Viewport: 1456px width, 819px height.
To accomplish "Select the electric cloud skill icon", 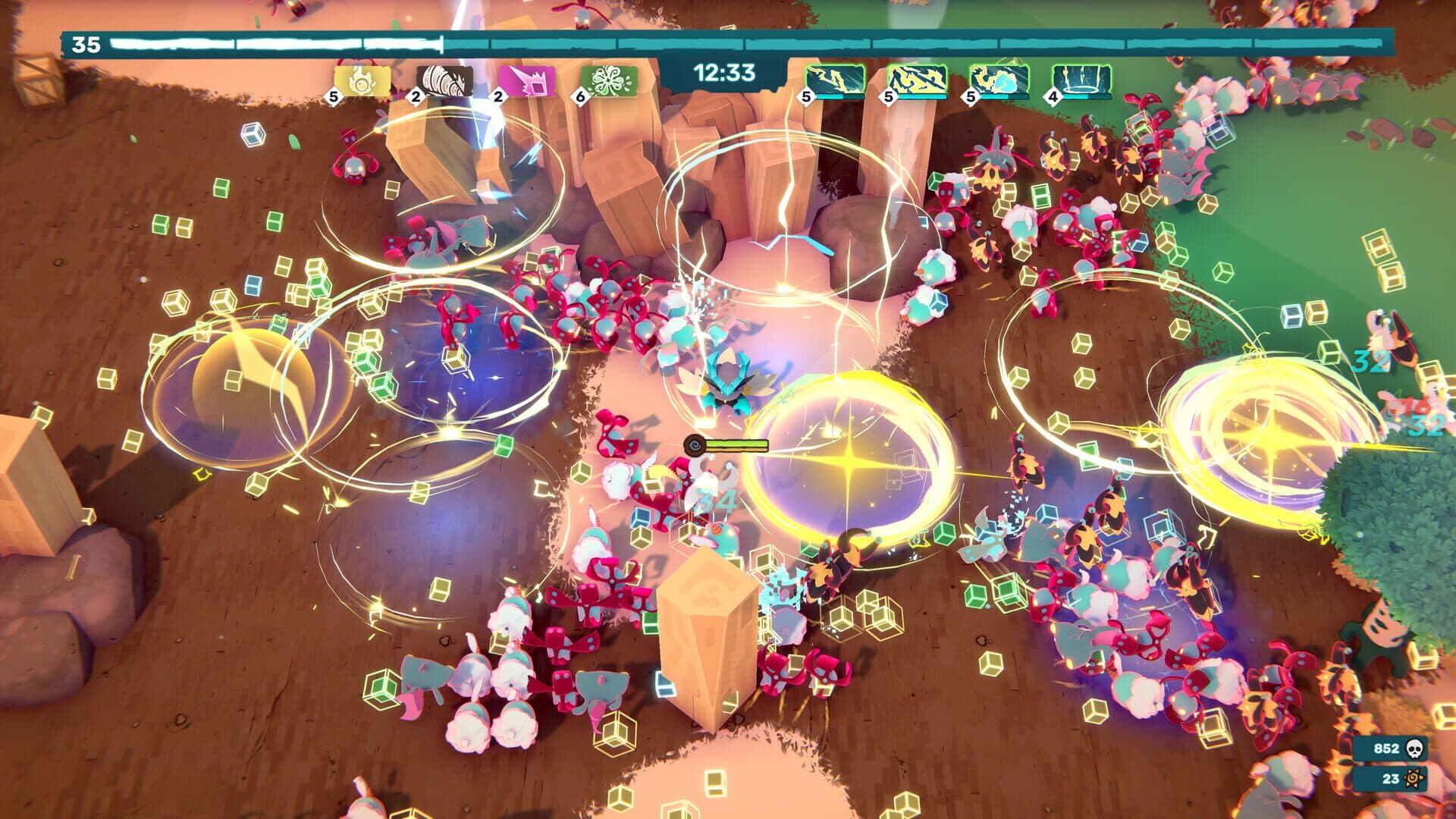I will click(x=1001, y=80).
